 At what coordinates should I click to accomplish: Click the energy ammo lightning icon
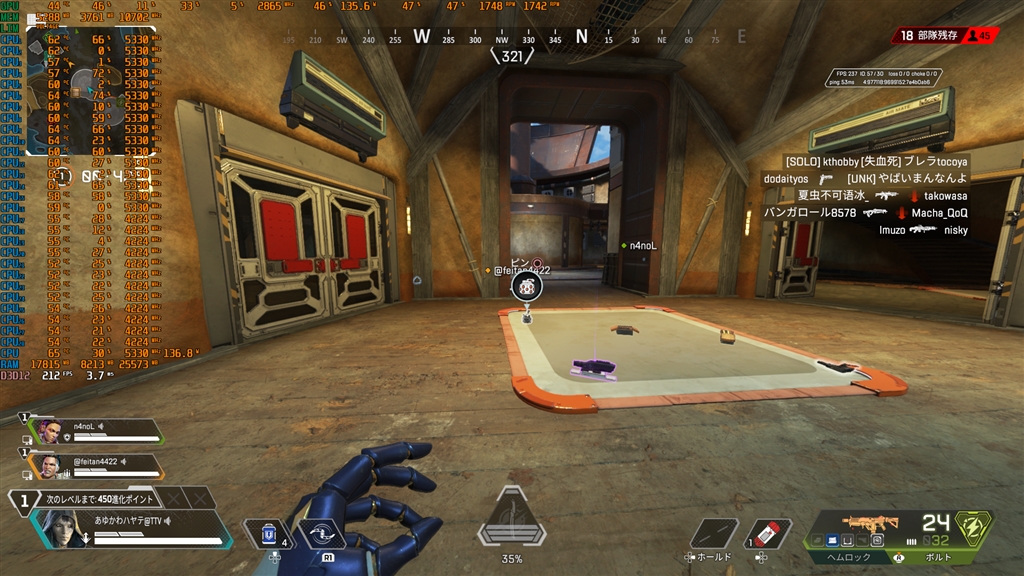(x=973, y=527)
